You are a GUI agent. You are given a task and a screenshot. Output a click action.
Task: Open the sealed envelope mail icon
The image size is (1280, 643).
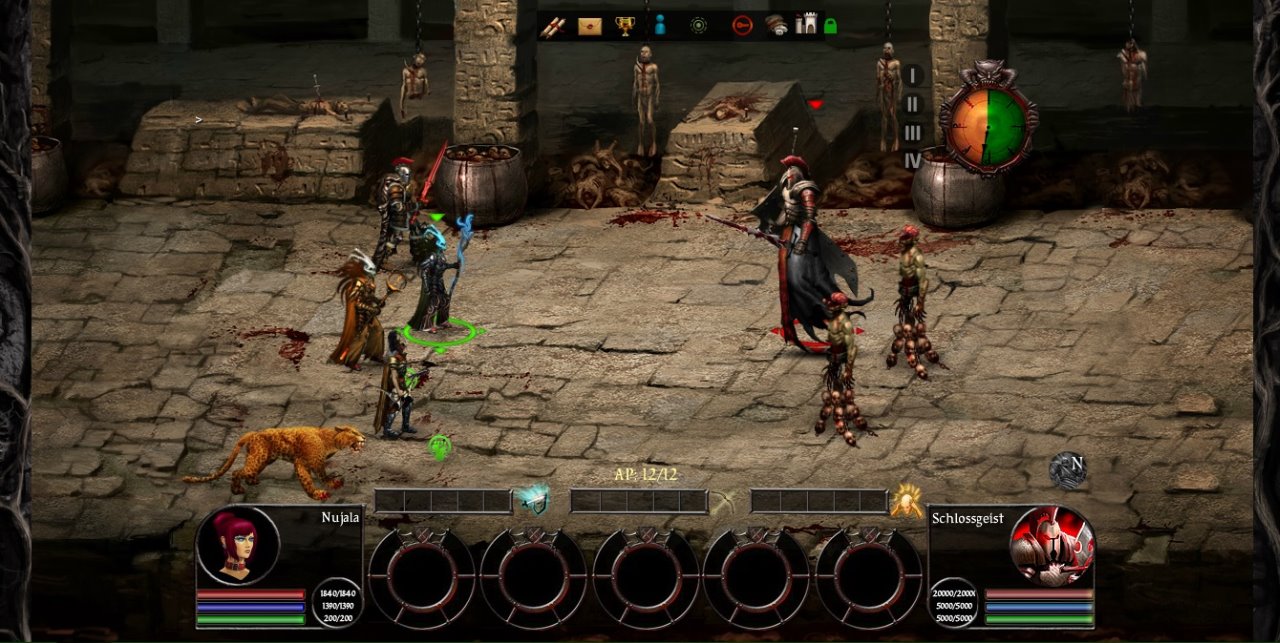[x=590, y=26]
